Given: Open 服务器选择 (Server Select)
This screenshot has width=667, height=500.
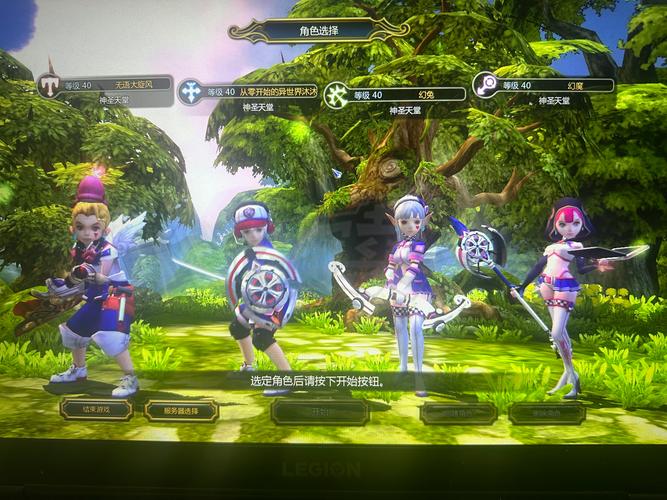Looking at the screenshot, I should tap(181, 410).
